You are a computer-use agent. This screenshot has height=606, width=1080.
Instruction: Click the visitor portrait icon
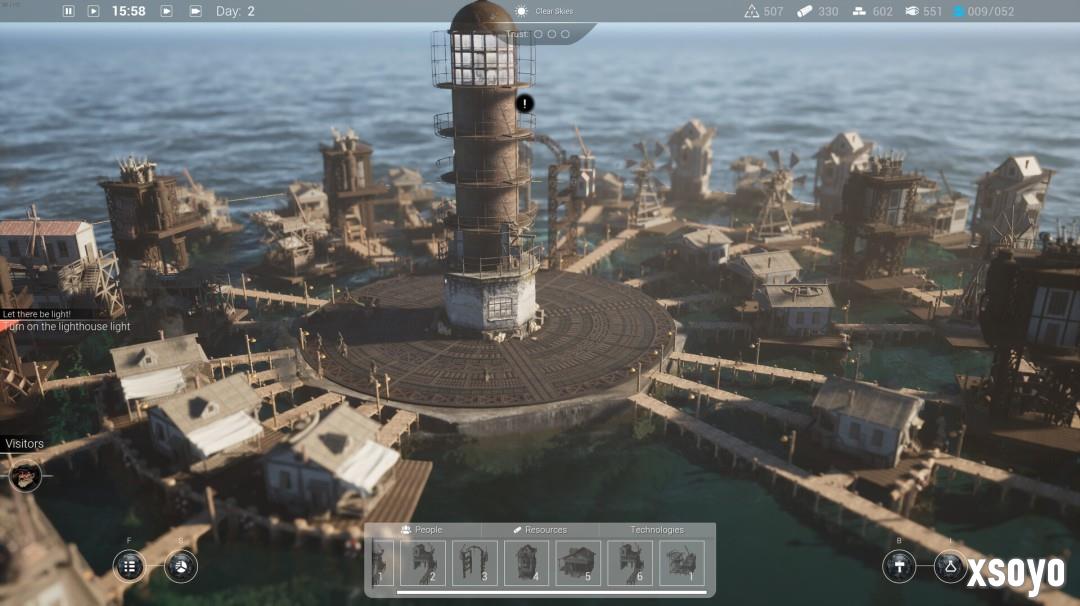[25, 474]
